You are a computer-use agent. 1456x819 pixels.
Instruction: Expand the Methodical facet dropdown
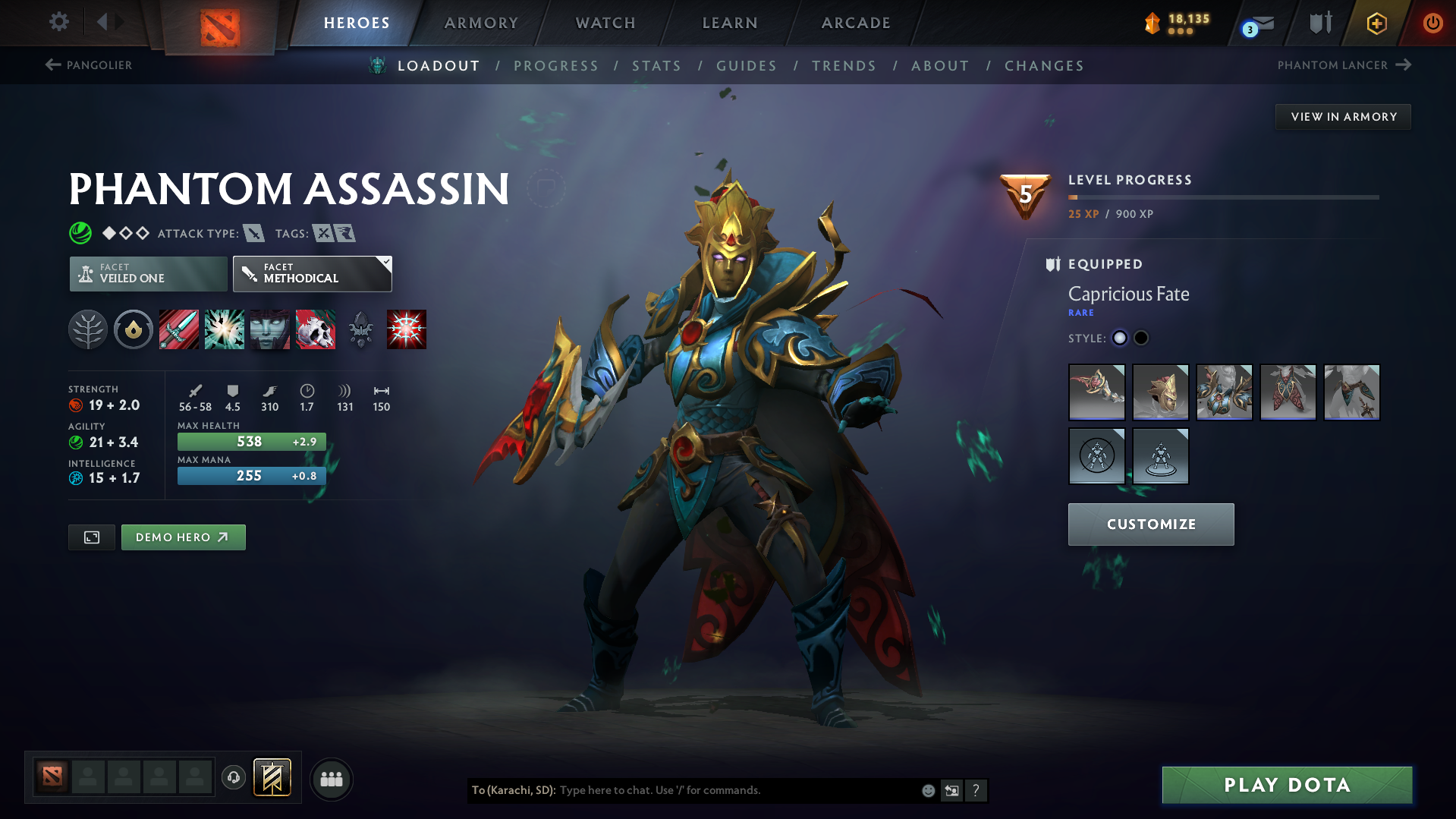(x=385, y=262)
